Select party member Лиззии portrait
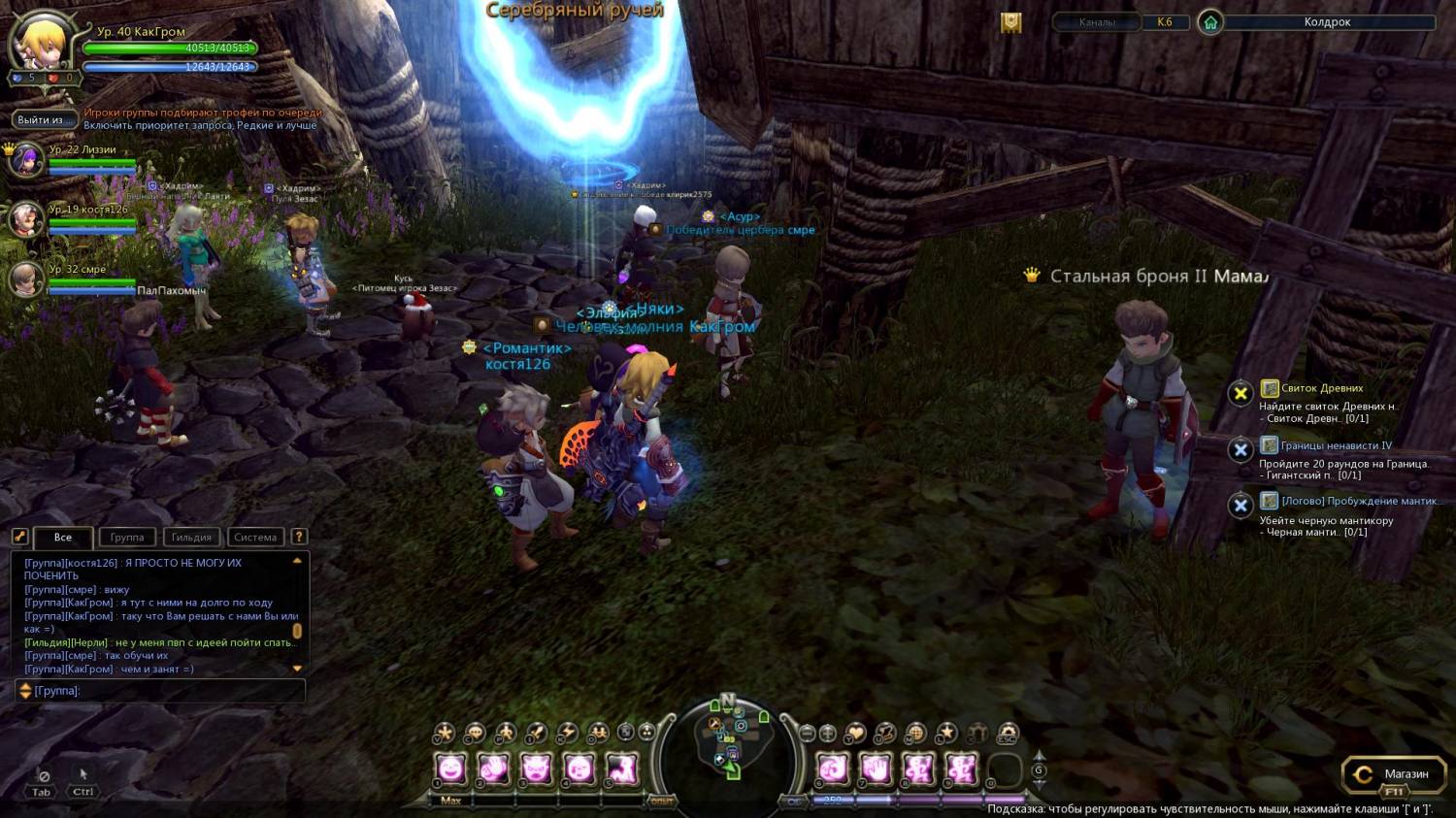1456x818 pixels. click(x=25, y=159)
